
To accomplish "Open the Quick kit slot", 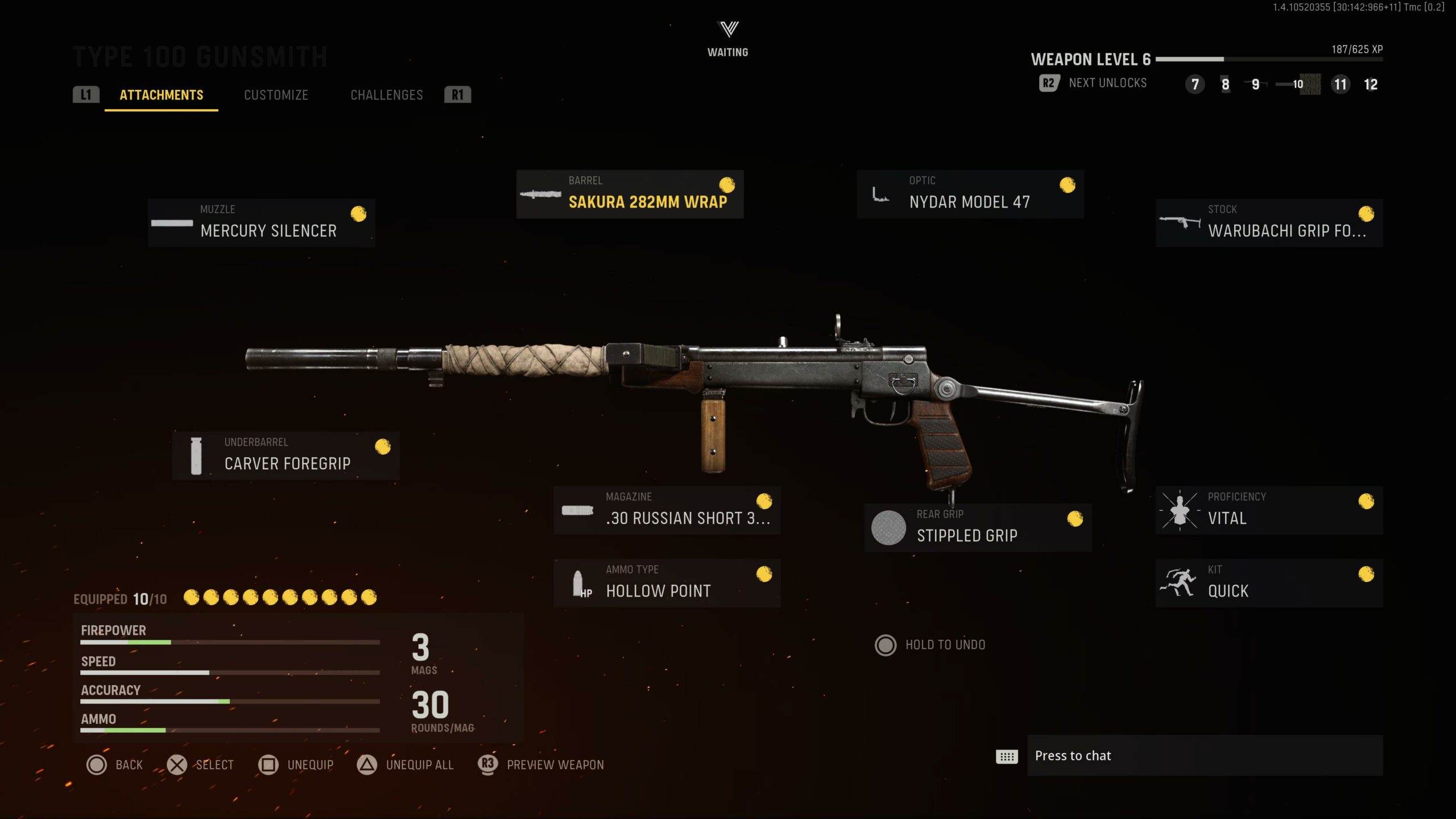I will pos(1269,583).
